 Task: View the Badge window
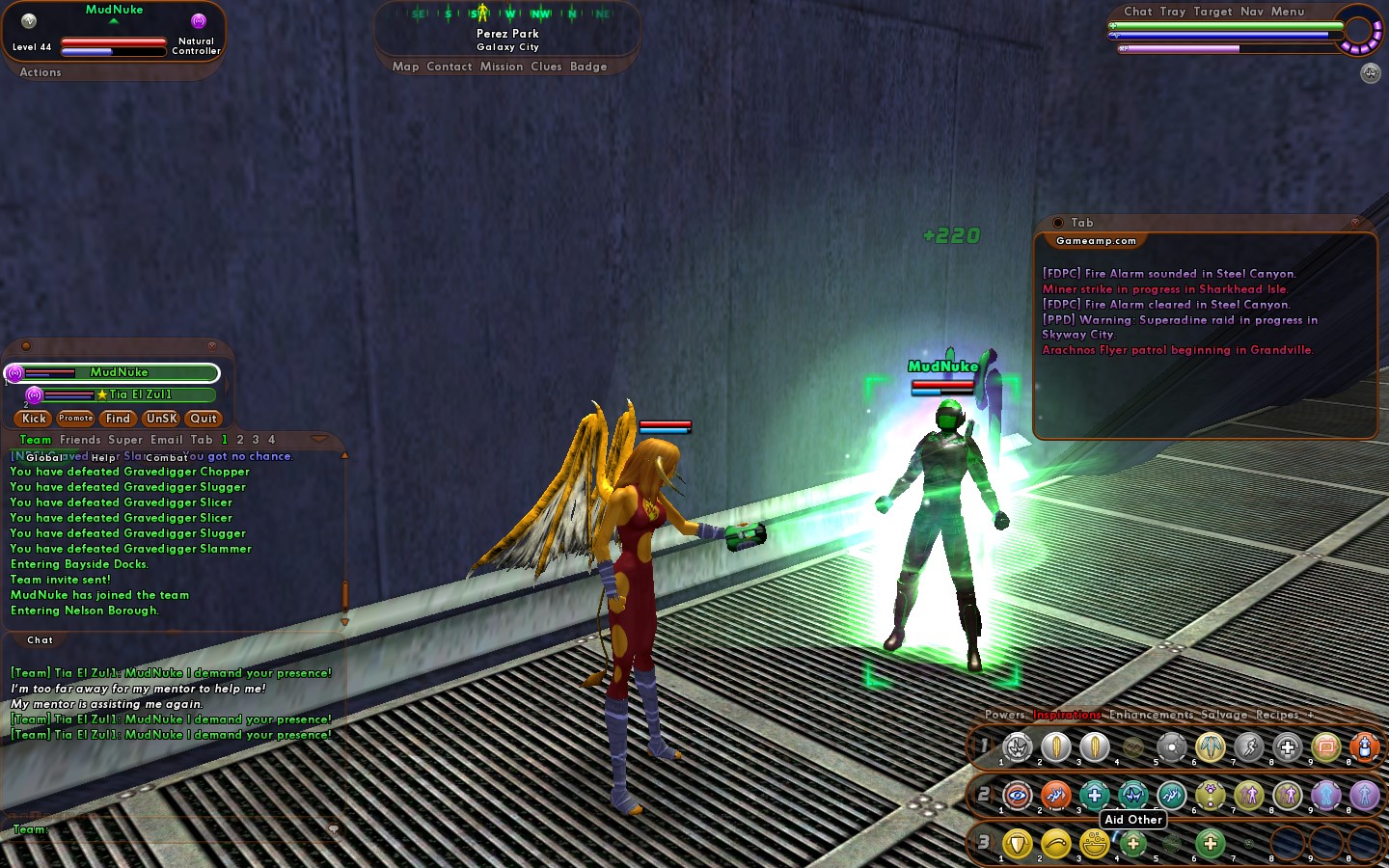tap(588, 67)
